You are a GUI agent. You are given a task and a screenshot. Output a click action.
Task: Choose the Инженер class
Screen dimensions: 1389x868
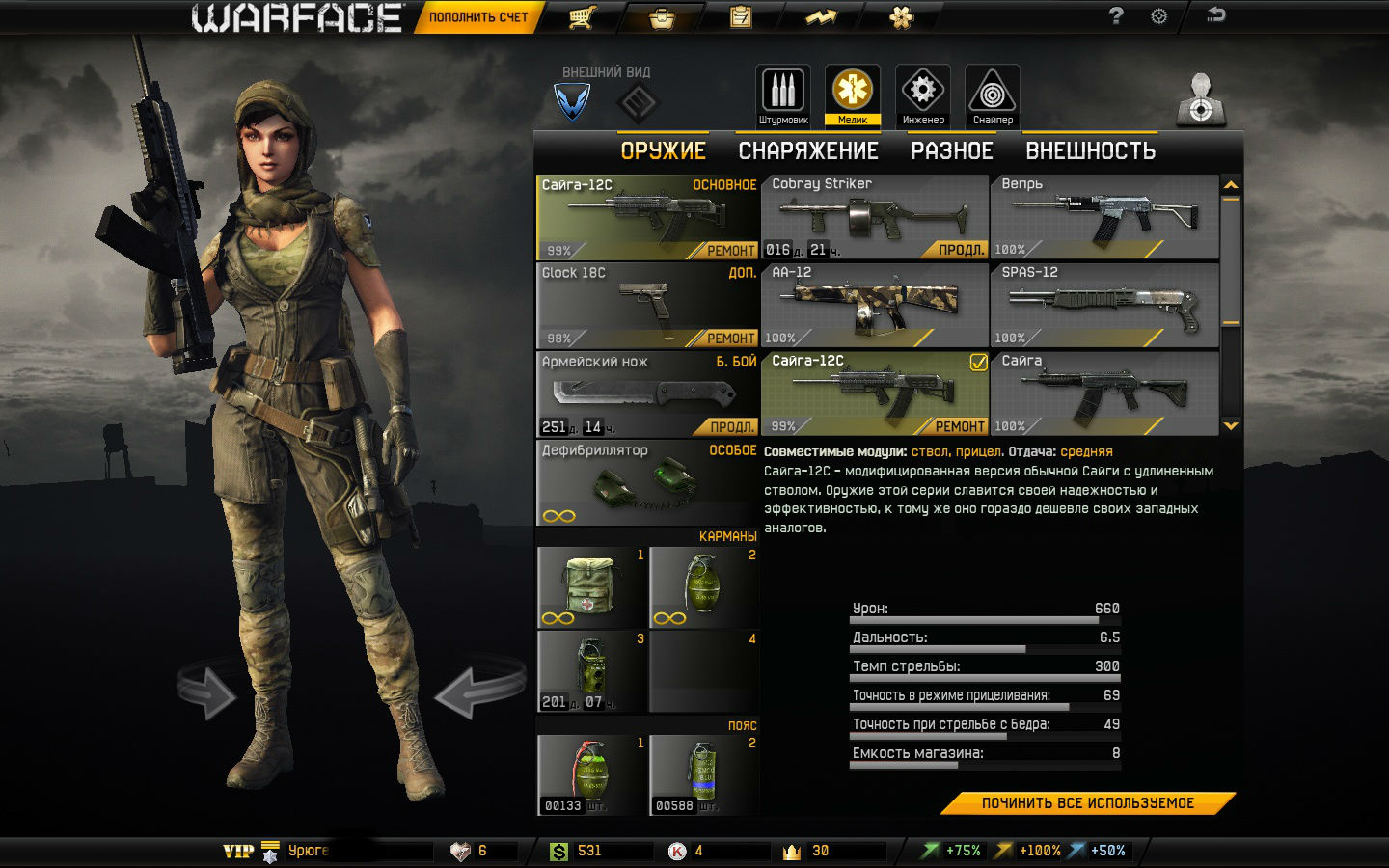click(x=923, y=95)
